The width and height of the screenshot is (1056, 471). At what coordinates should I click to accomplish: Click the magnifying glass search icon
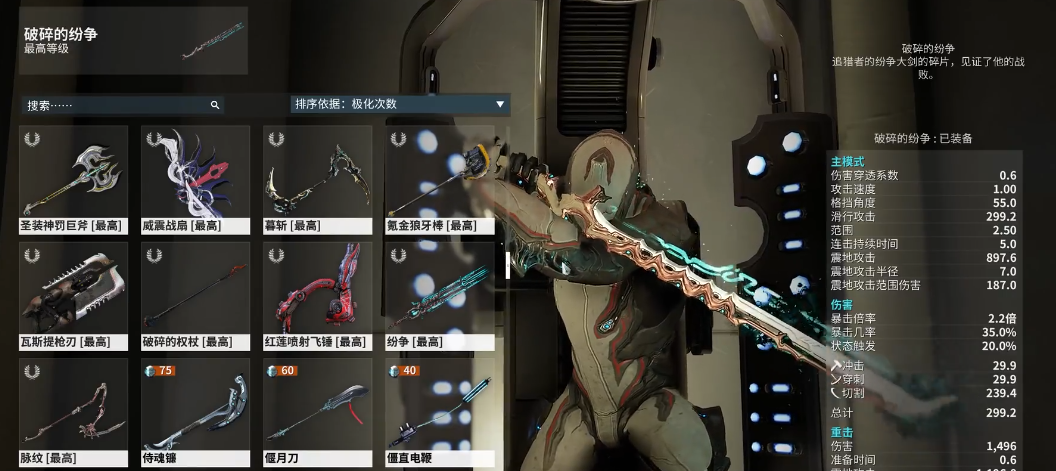[214, 105]
